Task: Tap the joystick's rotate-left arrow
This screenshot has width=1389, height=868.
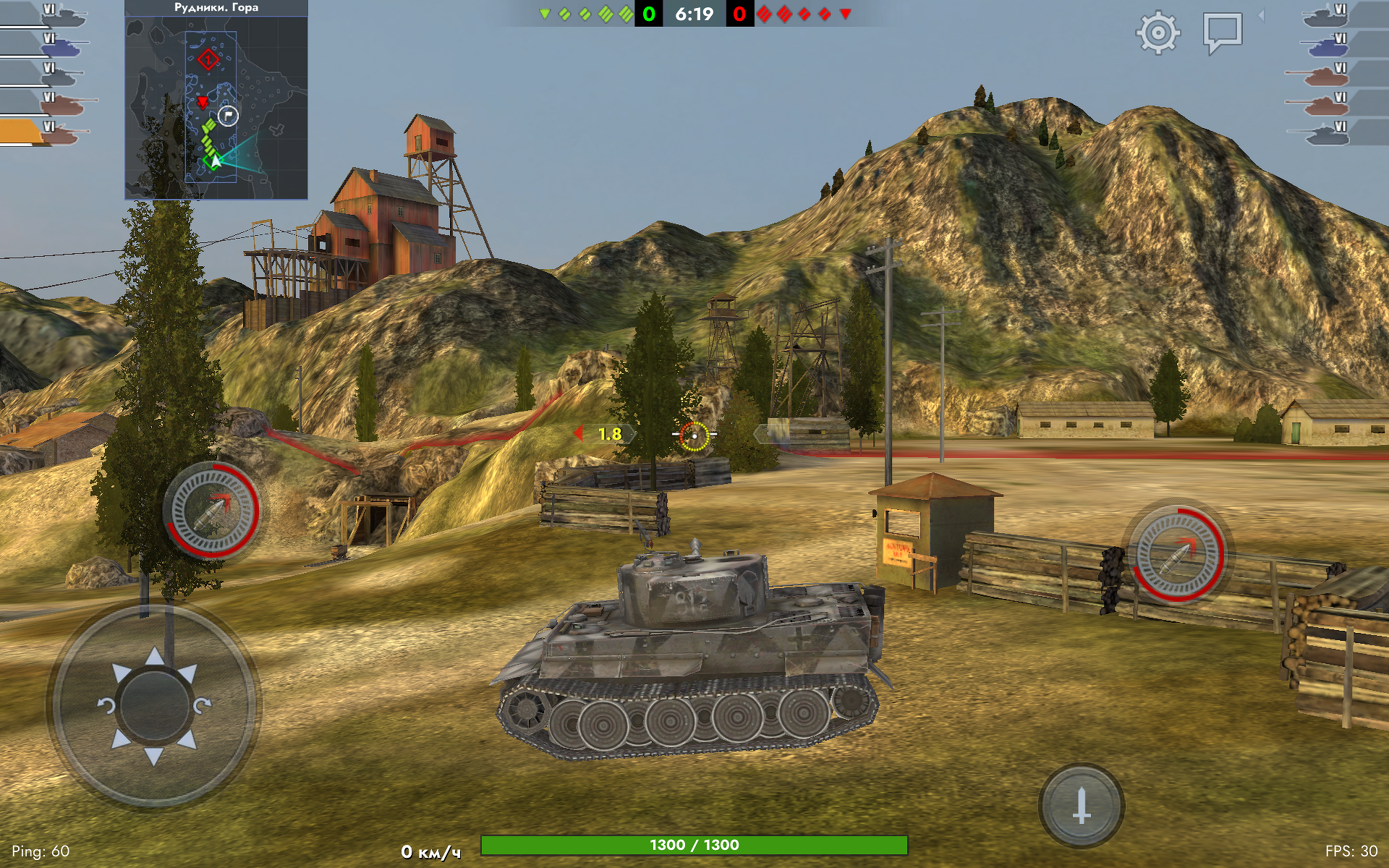Action: pos(106,705)
